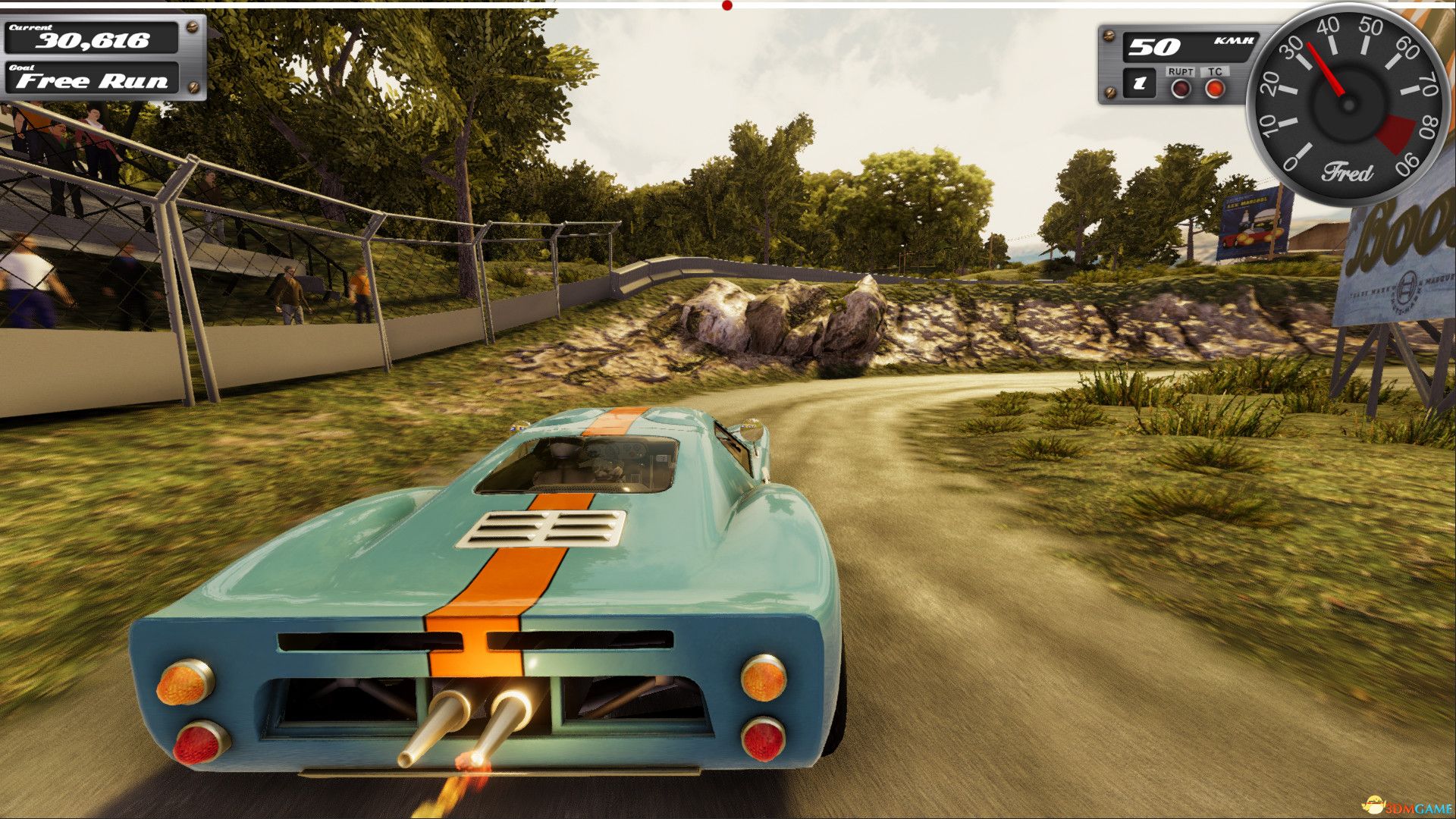The width and height of the screenshot is (1456, 819).
Task: Click the red dot indicator at top center
Action: tap(726, 5)
